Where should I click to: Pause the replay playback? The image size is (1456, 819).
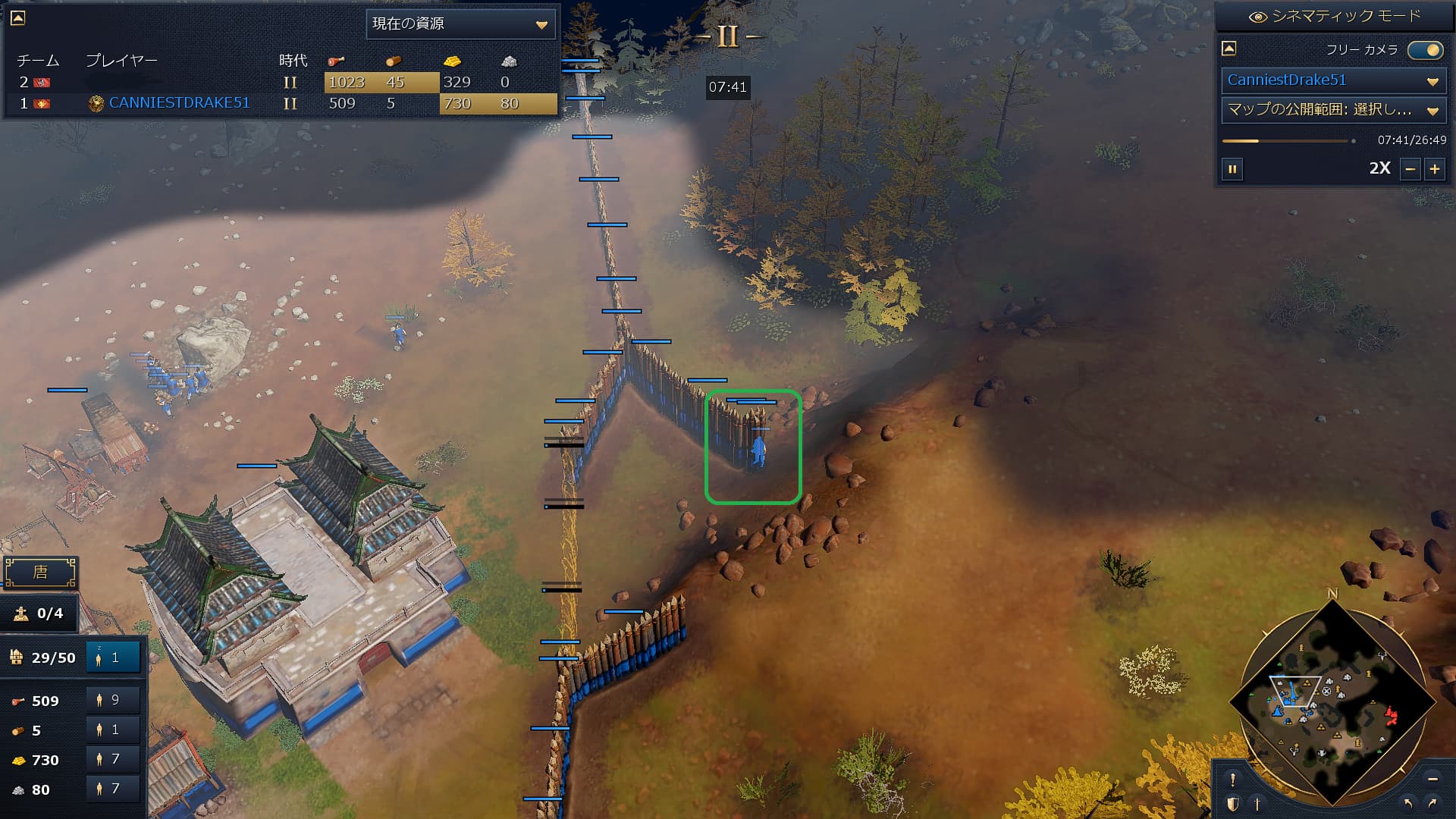point(1232,169)
